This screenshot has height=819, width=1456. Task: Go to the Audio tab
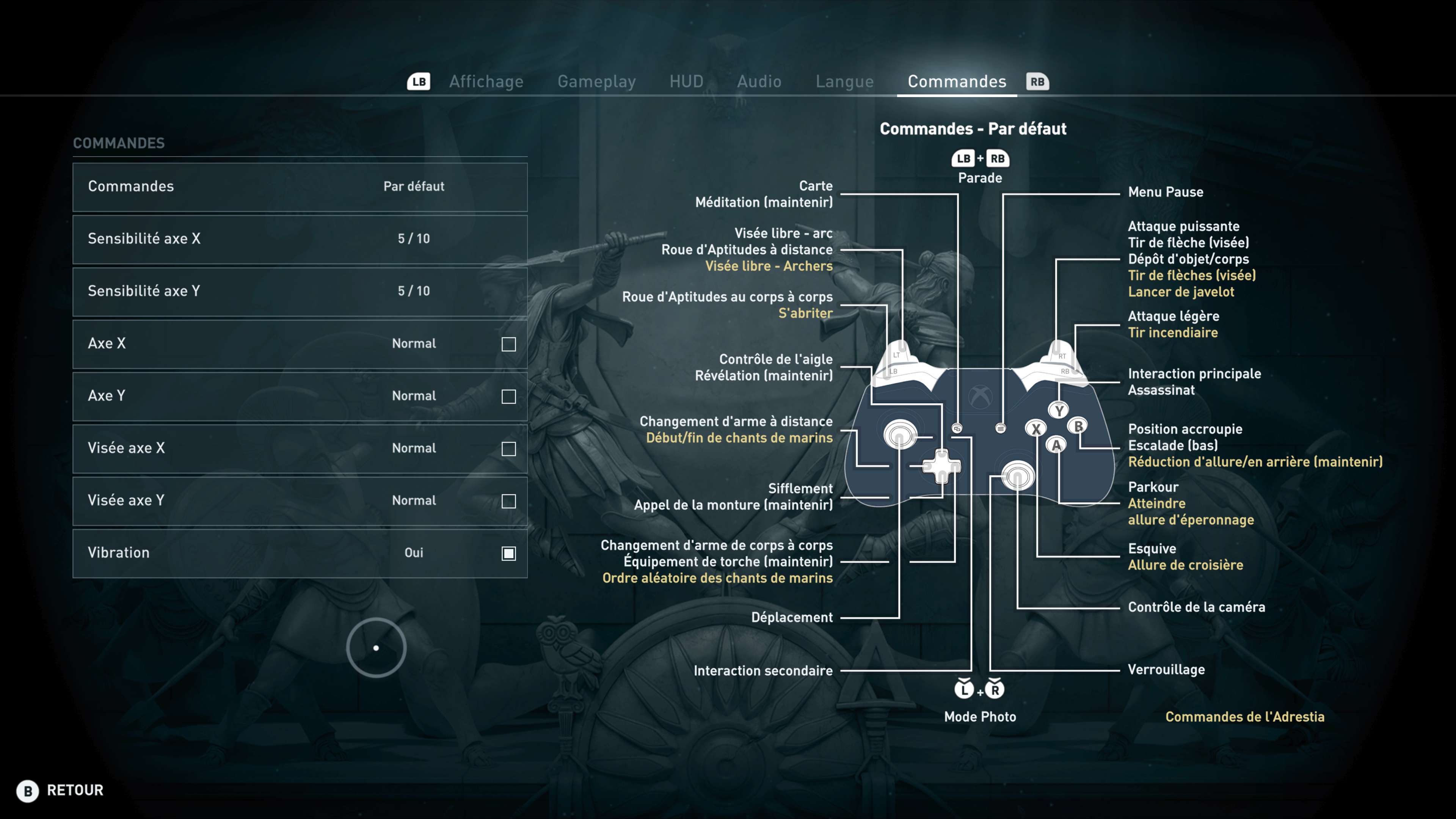759,82
